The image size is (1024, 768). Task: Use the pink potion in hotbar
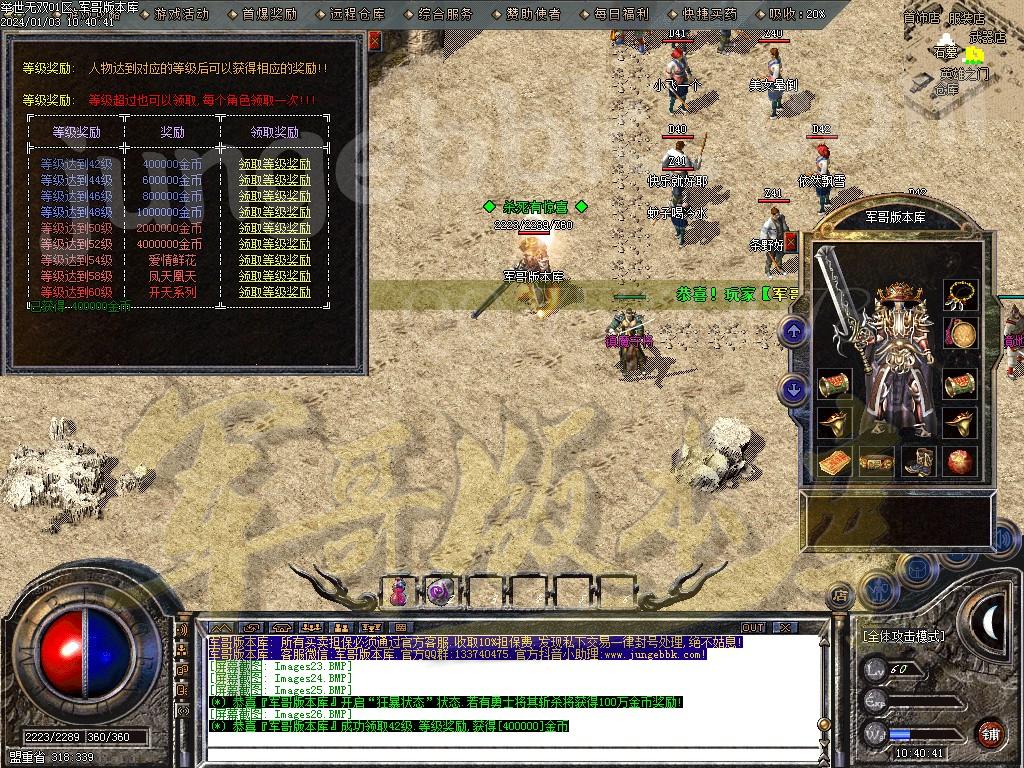click(x=399, y=592)
